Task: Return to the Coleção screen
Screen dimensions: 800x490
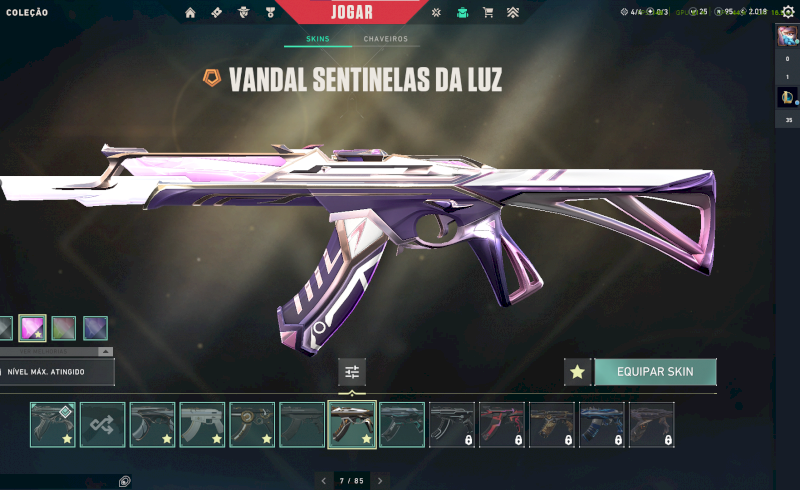Action: click(x=26, y=12)
